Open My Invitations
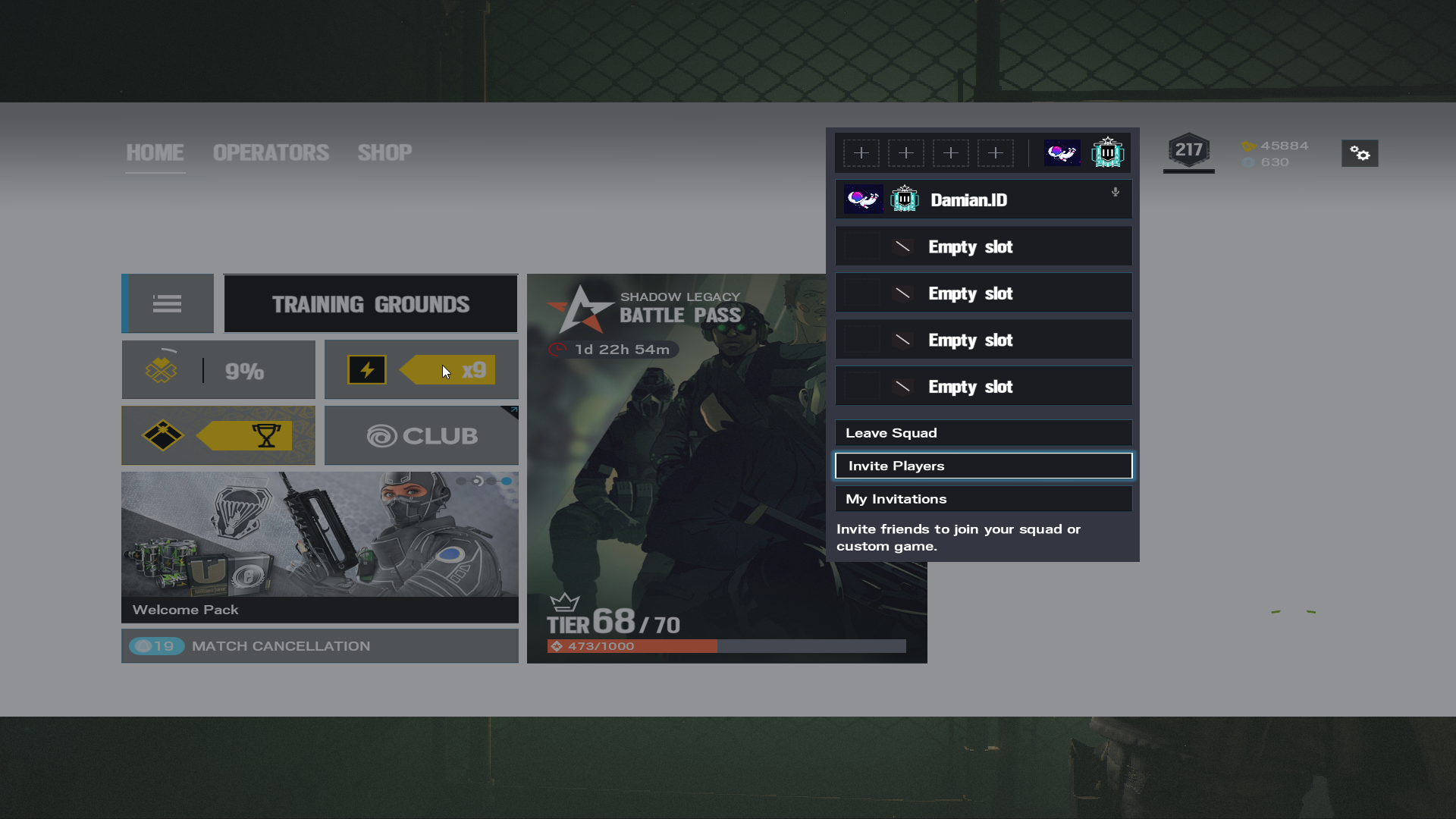The height and width of the screenshot is (819, 1456). (x=983, y=499)
